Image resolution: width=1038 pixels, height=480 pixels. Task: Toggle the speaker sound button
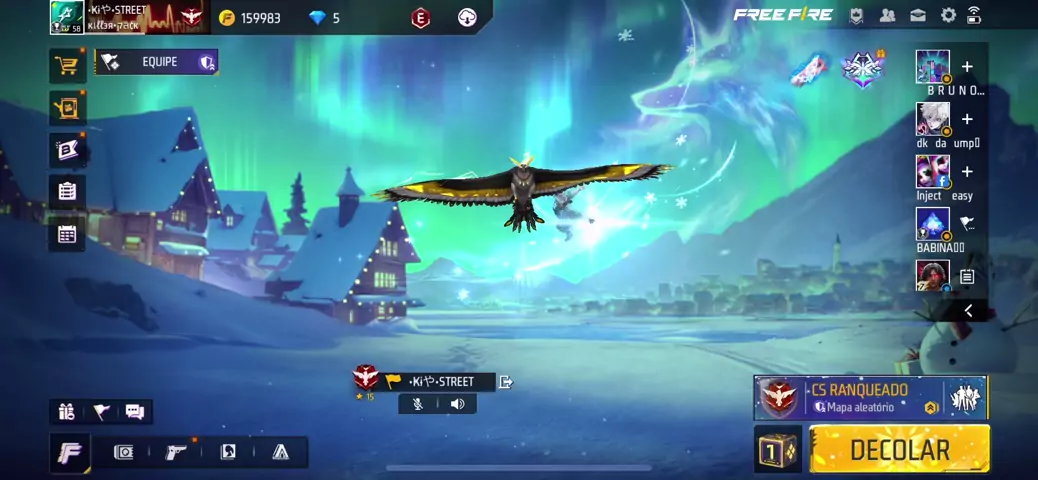[457, 404]
